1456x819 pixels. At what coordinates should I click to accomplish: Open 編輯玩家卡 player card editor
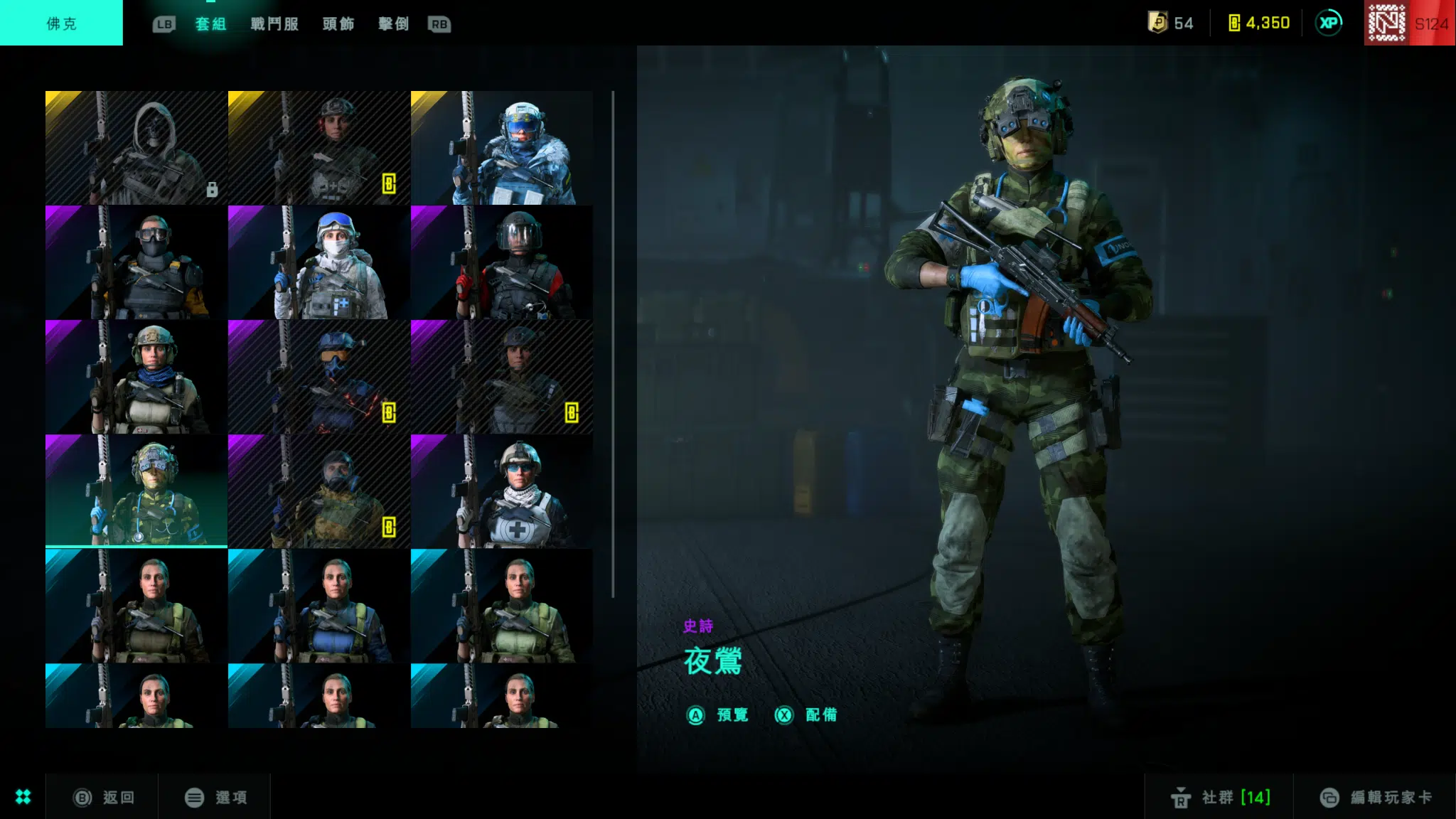click(x=1376, y=798)
